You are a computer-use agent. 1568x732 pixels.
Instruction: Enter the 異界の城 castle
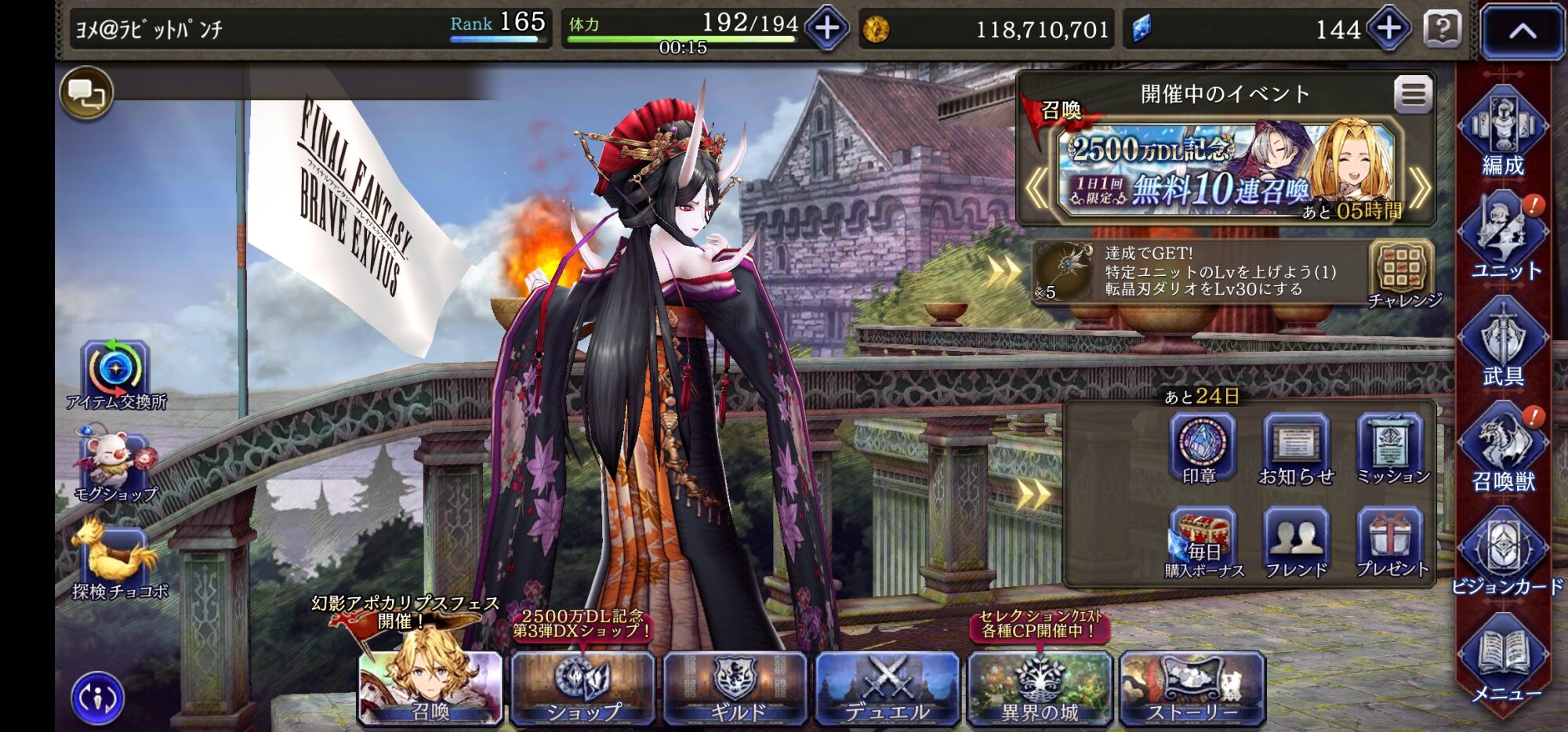pos(1040,687)
